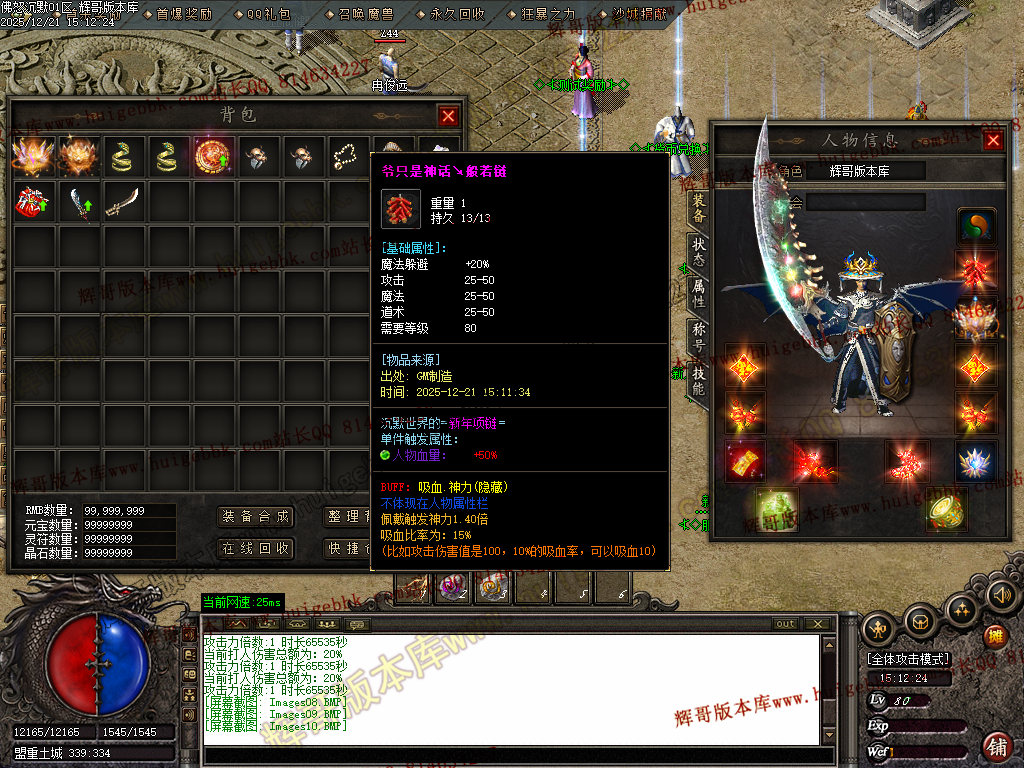
Task: Switch to the 属性 attributes tab
Action: click(x=698, y=293)
